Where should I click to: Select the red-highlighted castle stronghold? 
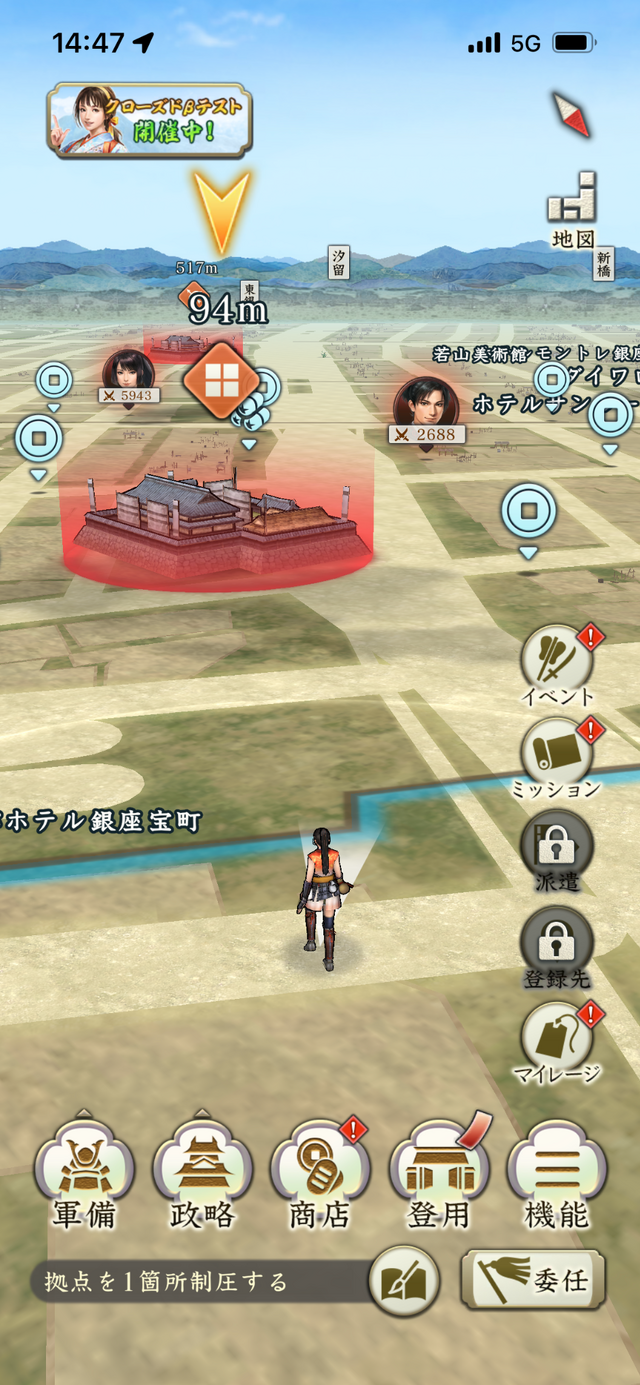[220, 520]
